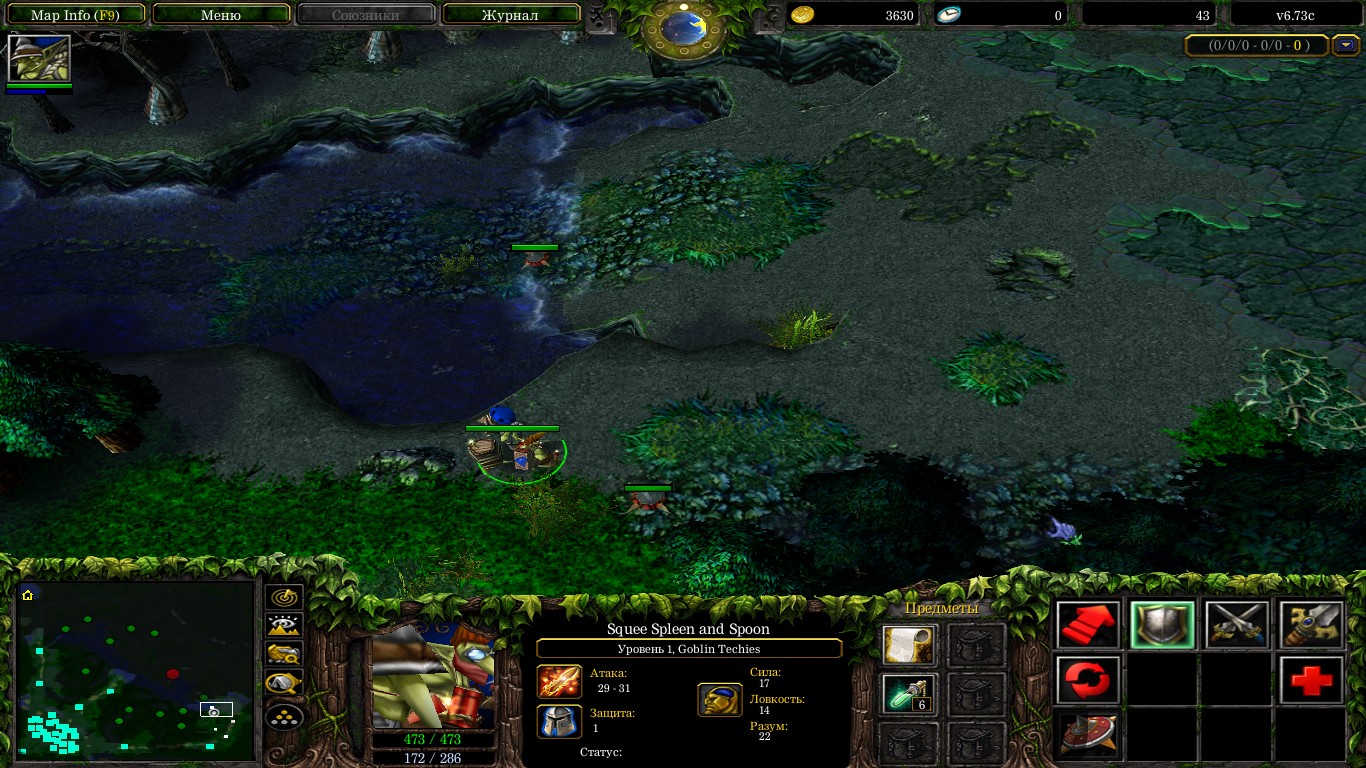Viewport: 1366px width, 768px height.
Task: Open the Map Info (F9) panel
Action: click(75, 14)
